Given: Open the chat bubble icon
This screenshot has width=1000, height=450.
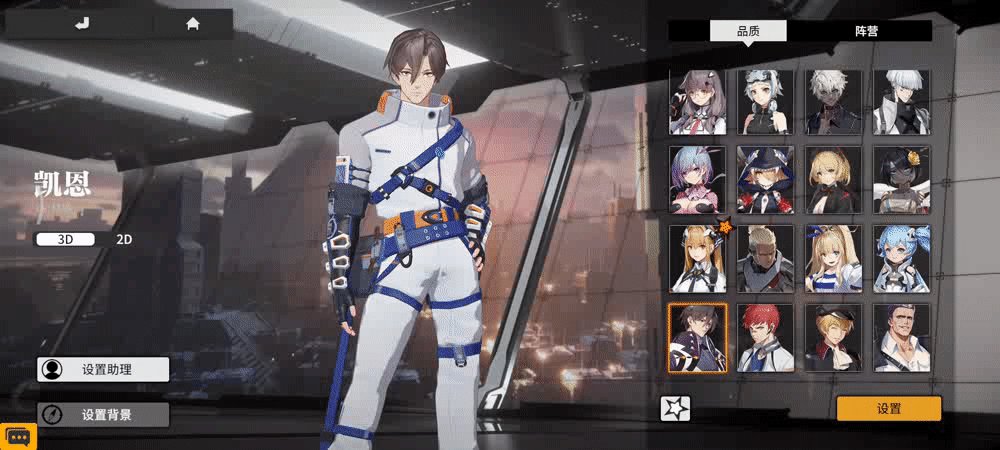Looking at the screenshot, I should (20, 436).
